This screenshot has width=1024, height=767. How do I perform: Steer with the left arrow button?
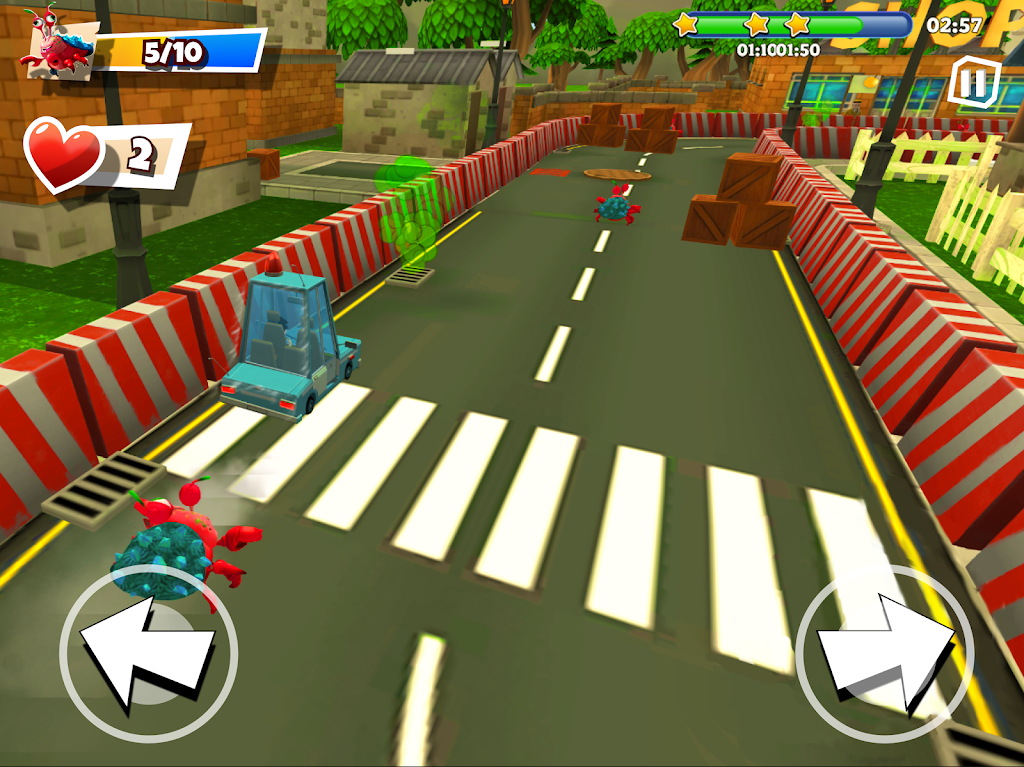click(148, 654)
